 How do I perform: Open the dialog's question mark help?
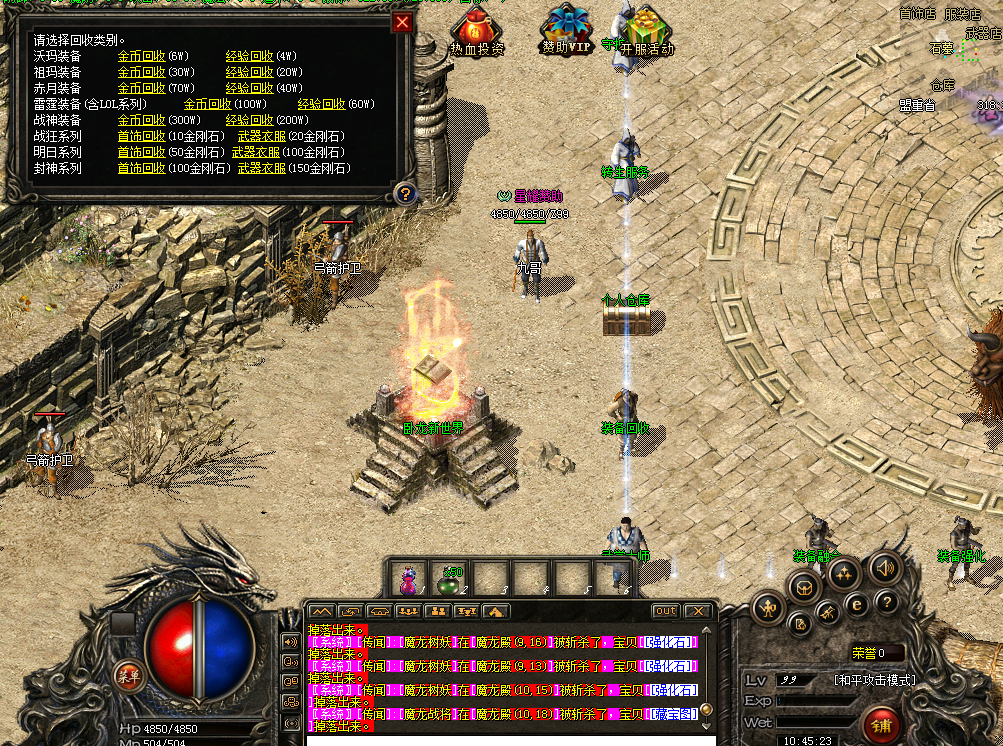[x=404, y=193]
